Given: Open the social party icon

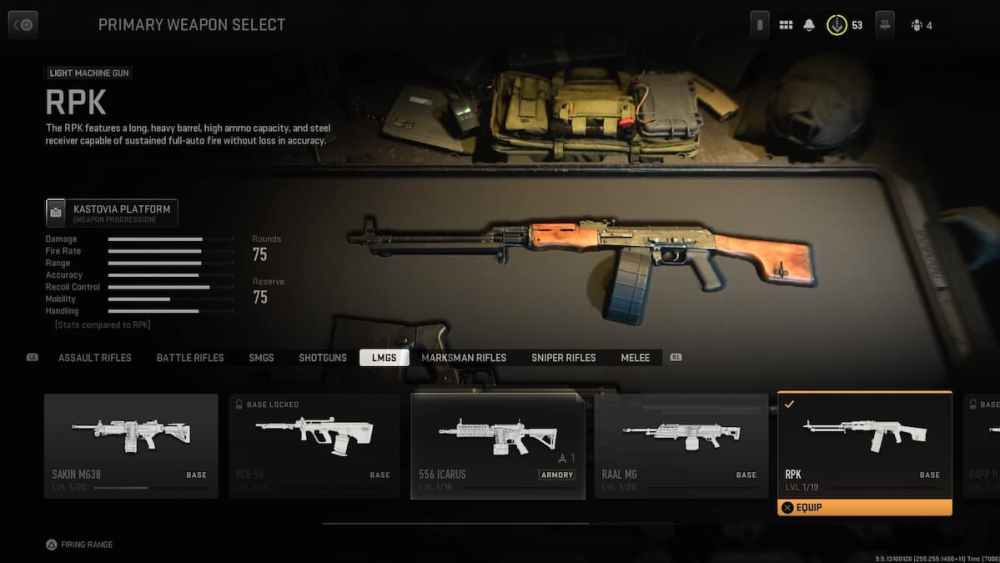Looking at the screenshot, I should (x=920, y=25).
